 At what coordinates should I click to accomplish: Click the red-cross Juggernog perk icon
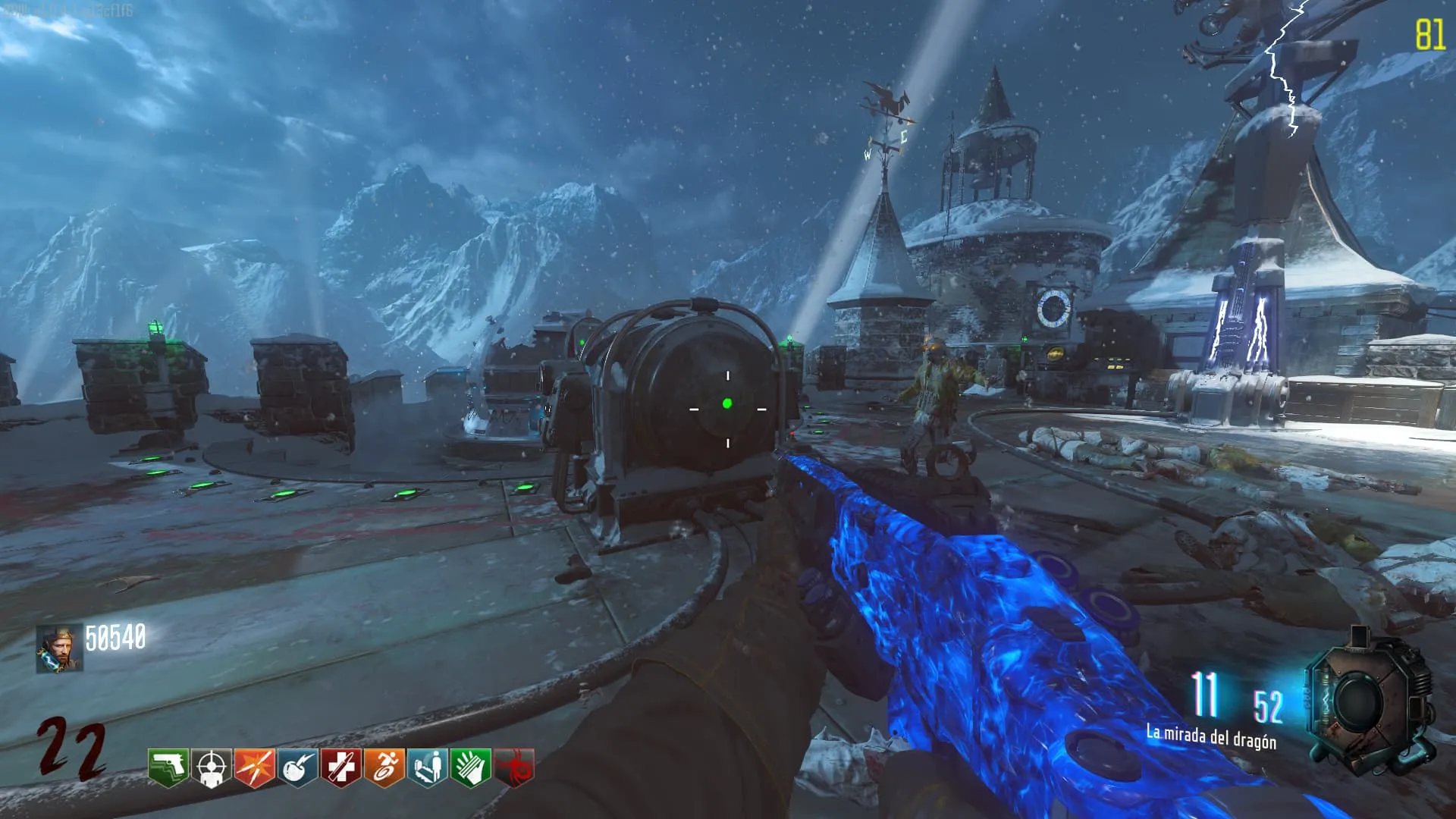coord(341,767)
